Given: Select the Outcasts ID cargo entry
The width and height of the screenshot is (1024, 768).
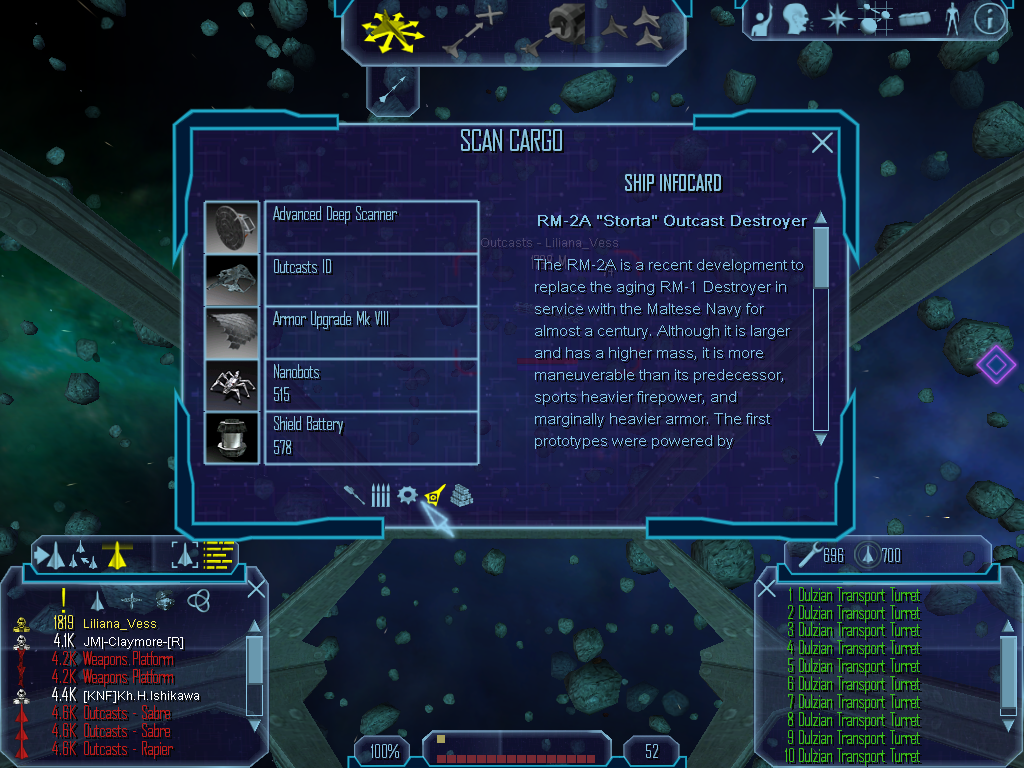Looking at the screenshot, I should [x=341, y=280].
